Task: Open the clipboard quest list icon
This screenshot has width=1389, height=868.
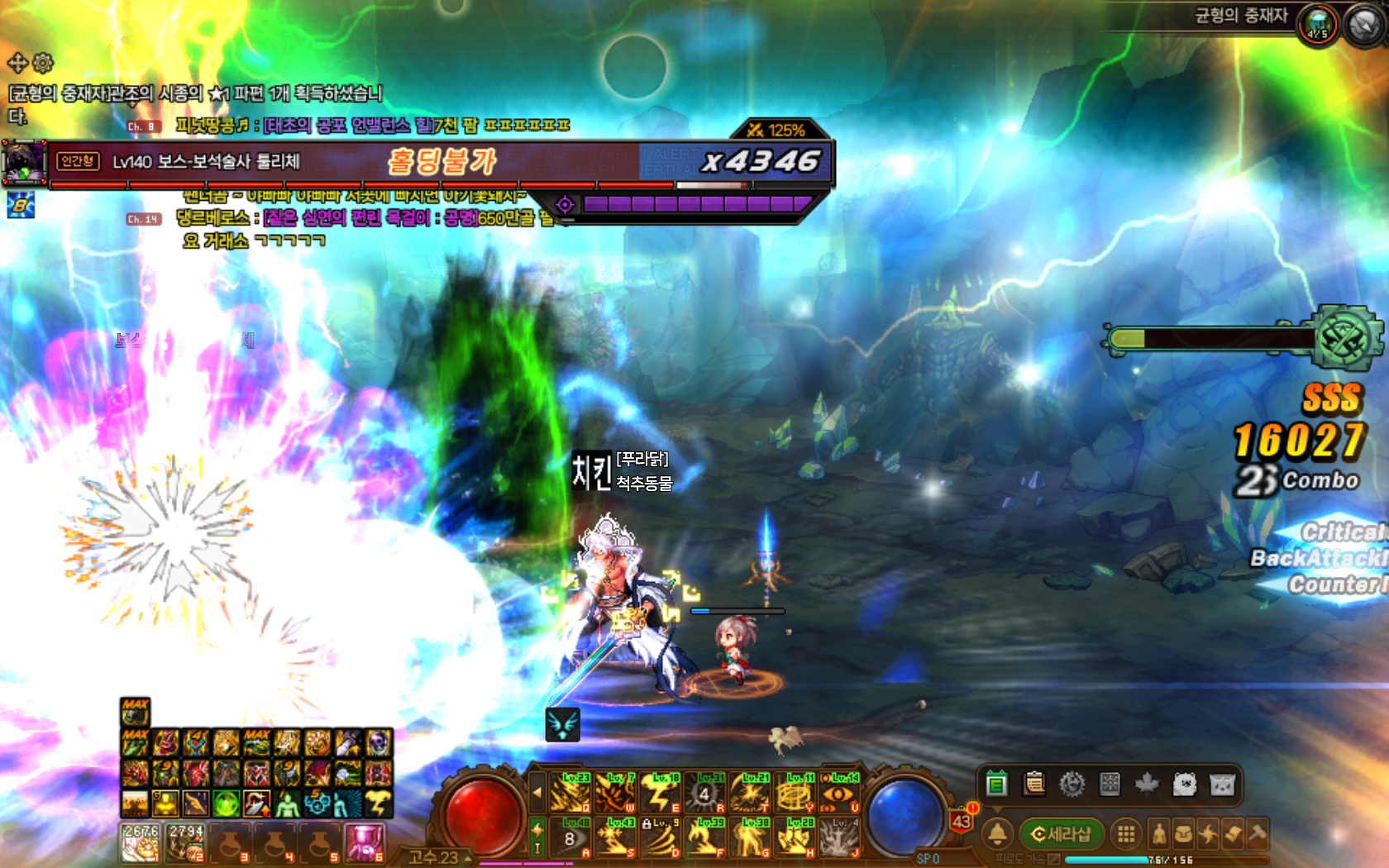Action: [1033, 784]
